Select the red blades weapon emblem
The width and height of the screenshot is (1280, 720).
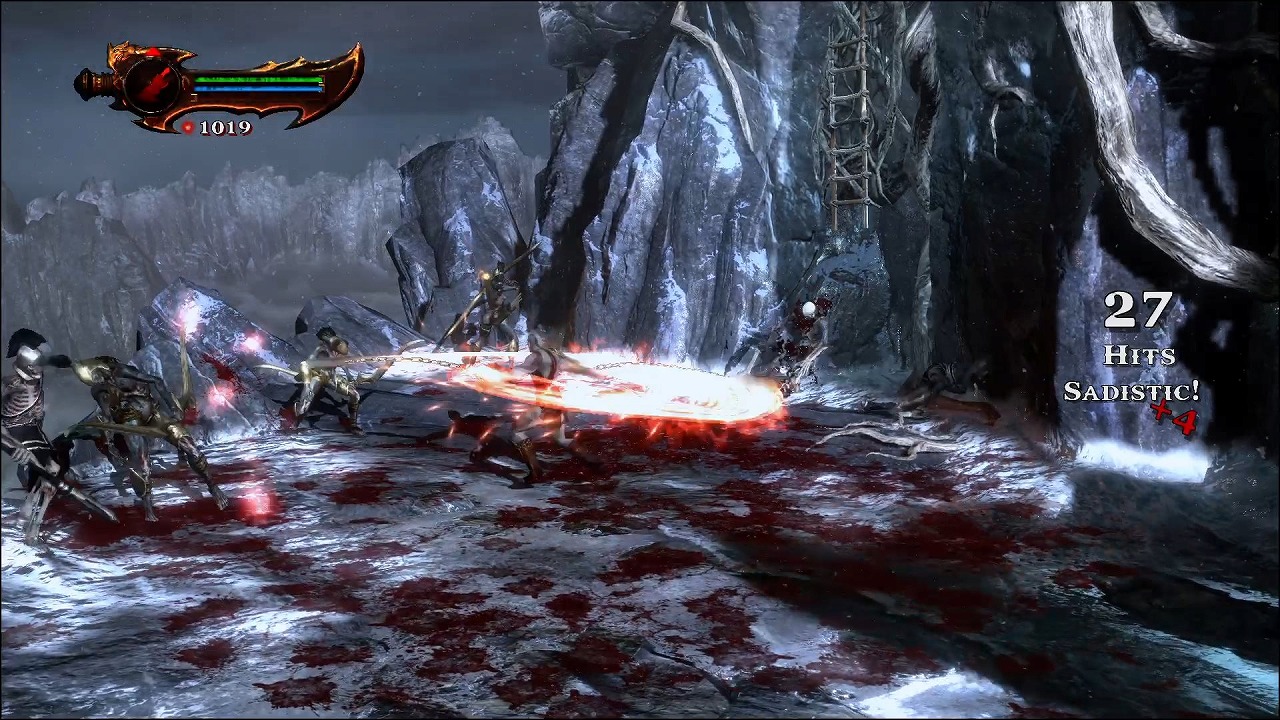point(152,86)
